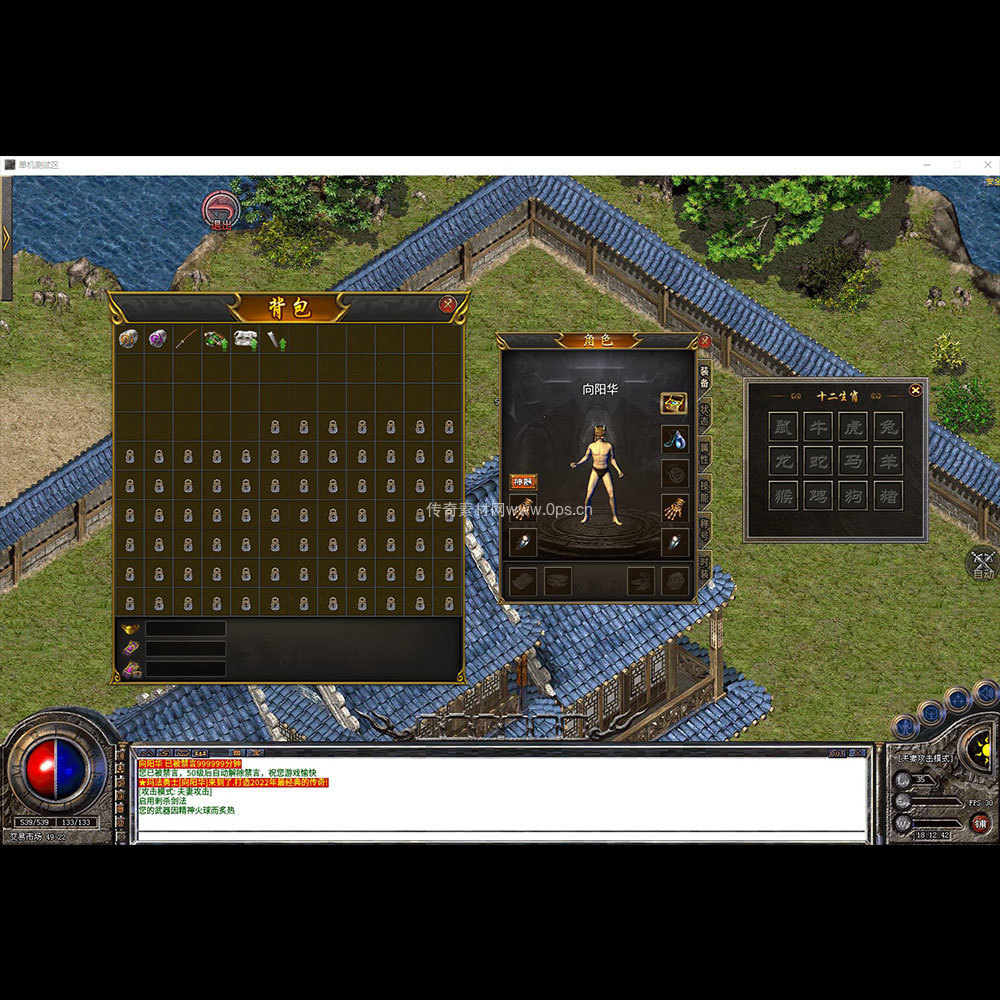Screen dimensions: 1000x1000
Task: Select the purple swirl stone in backpack
Action: tap(157, 340)
